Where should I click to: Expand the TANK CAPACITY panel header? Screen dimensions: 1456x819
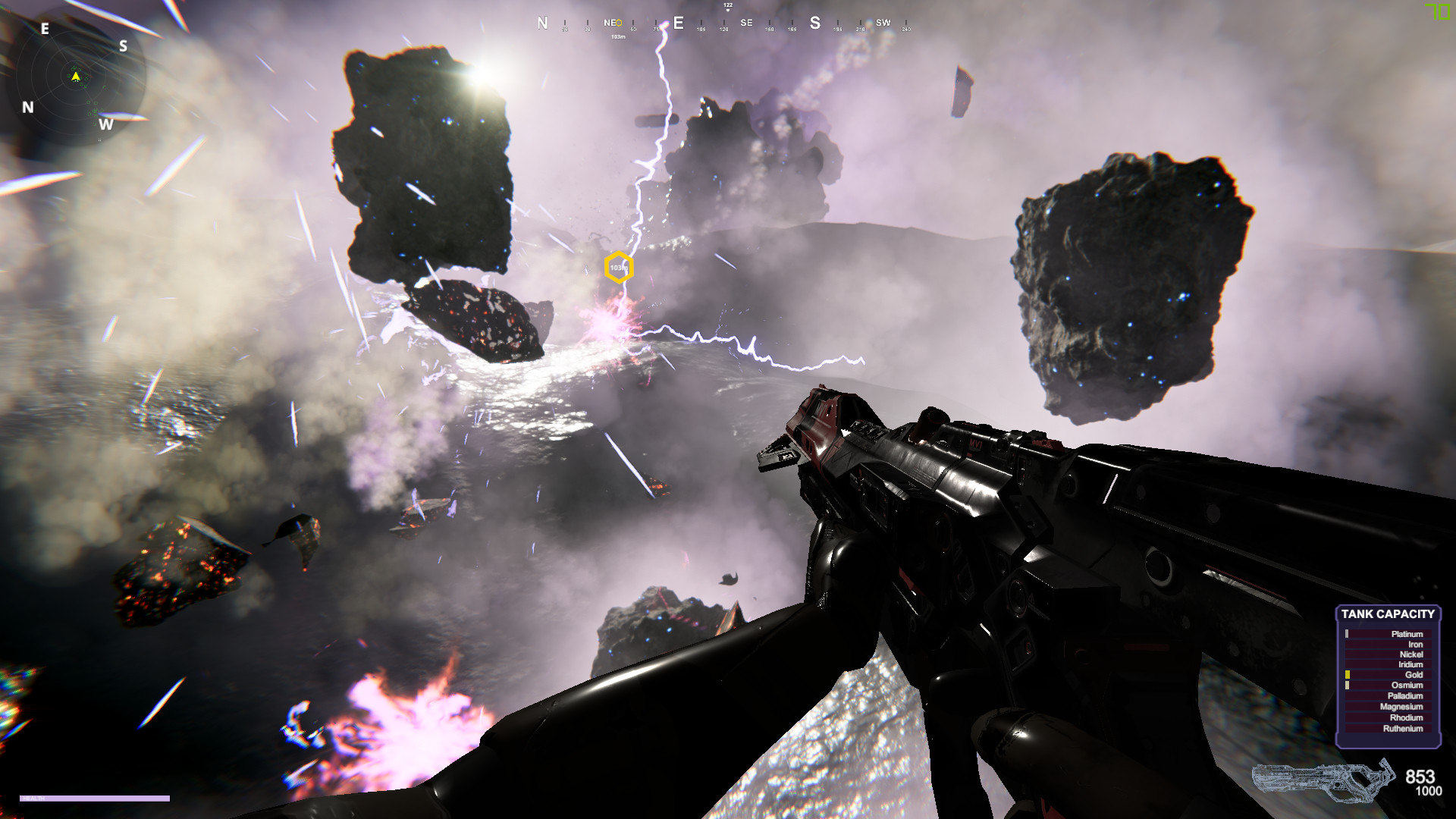(x=1387, y=614)
